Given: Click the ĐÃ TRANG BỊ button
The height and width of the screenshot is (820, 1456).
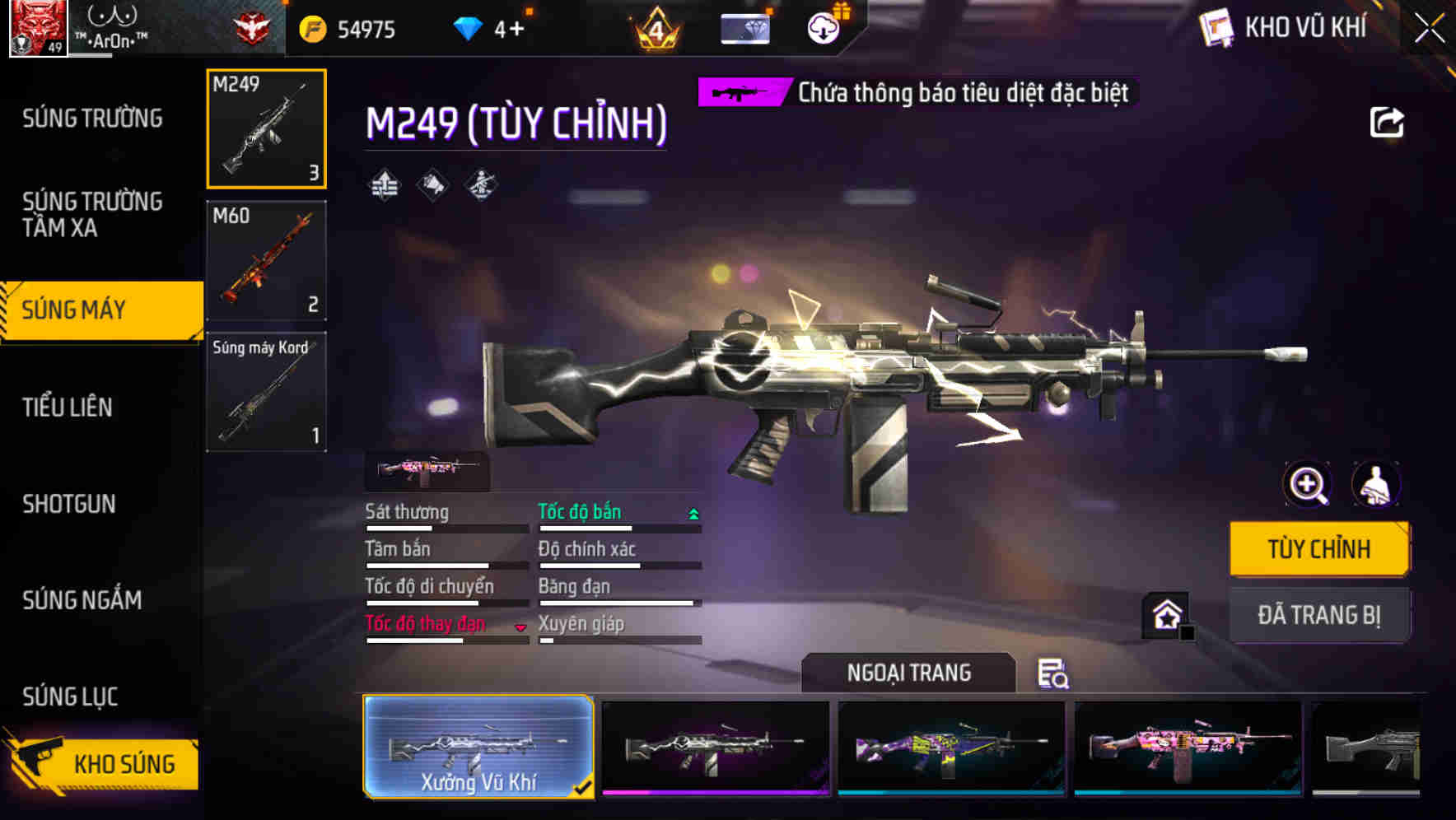Looking at the screenshot, I should tap(1319, 615).
